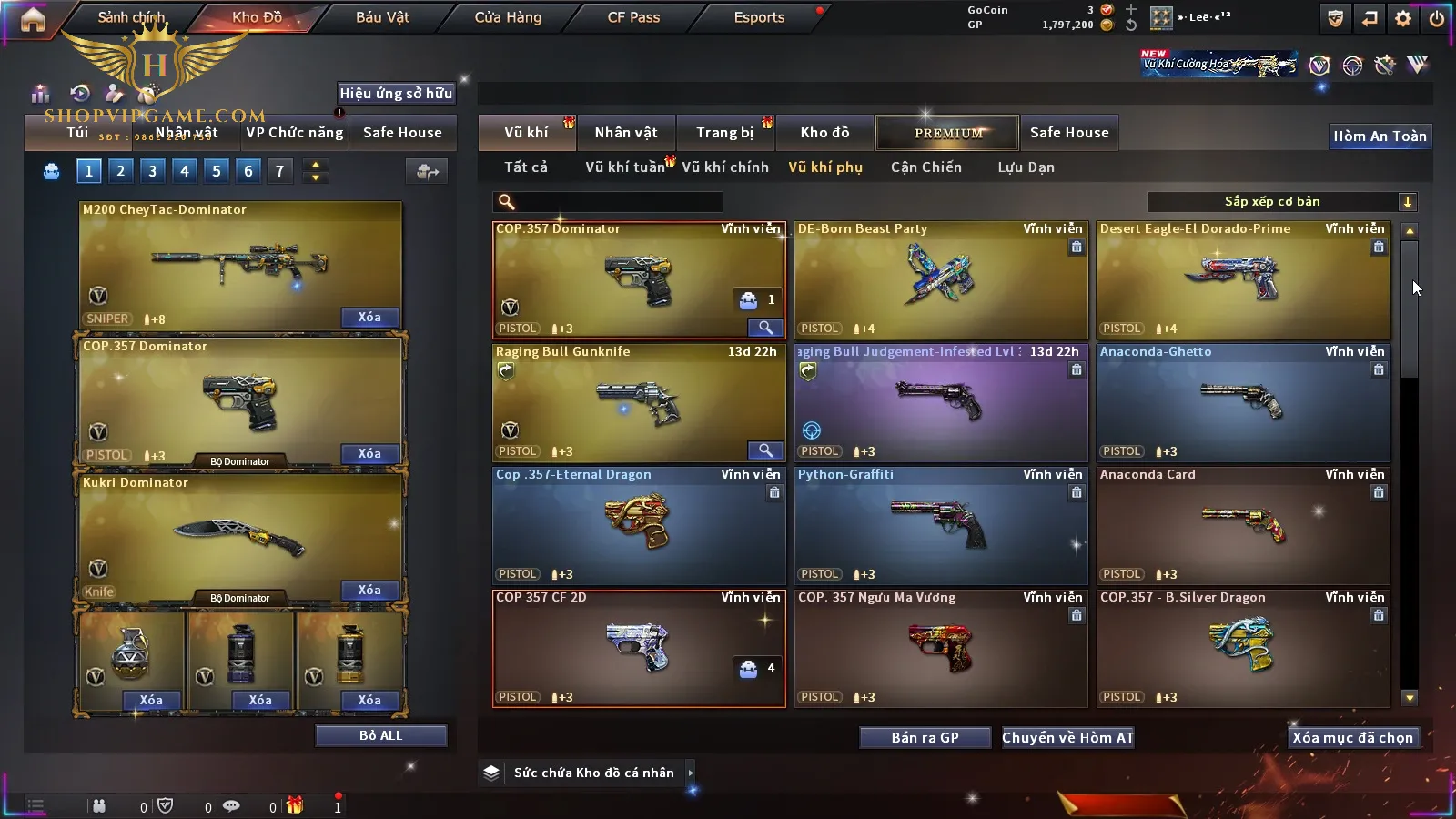Open settings via the gear icon
The height and width of the screenshot is (819, 1456).
pyautogui.click(x=1403, y=18)
